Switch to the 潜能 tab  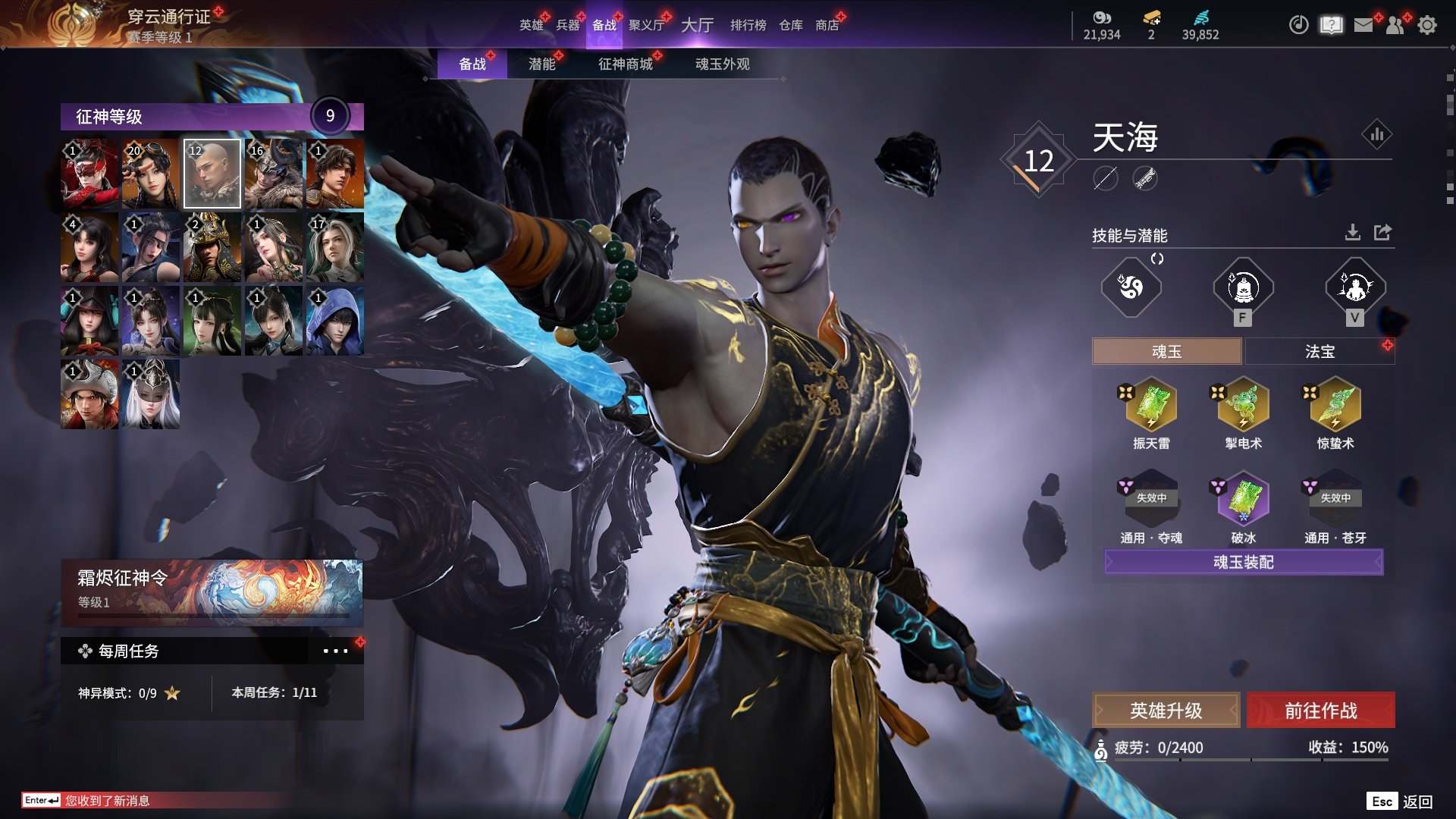click(541, 64)
